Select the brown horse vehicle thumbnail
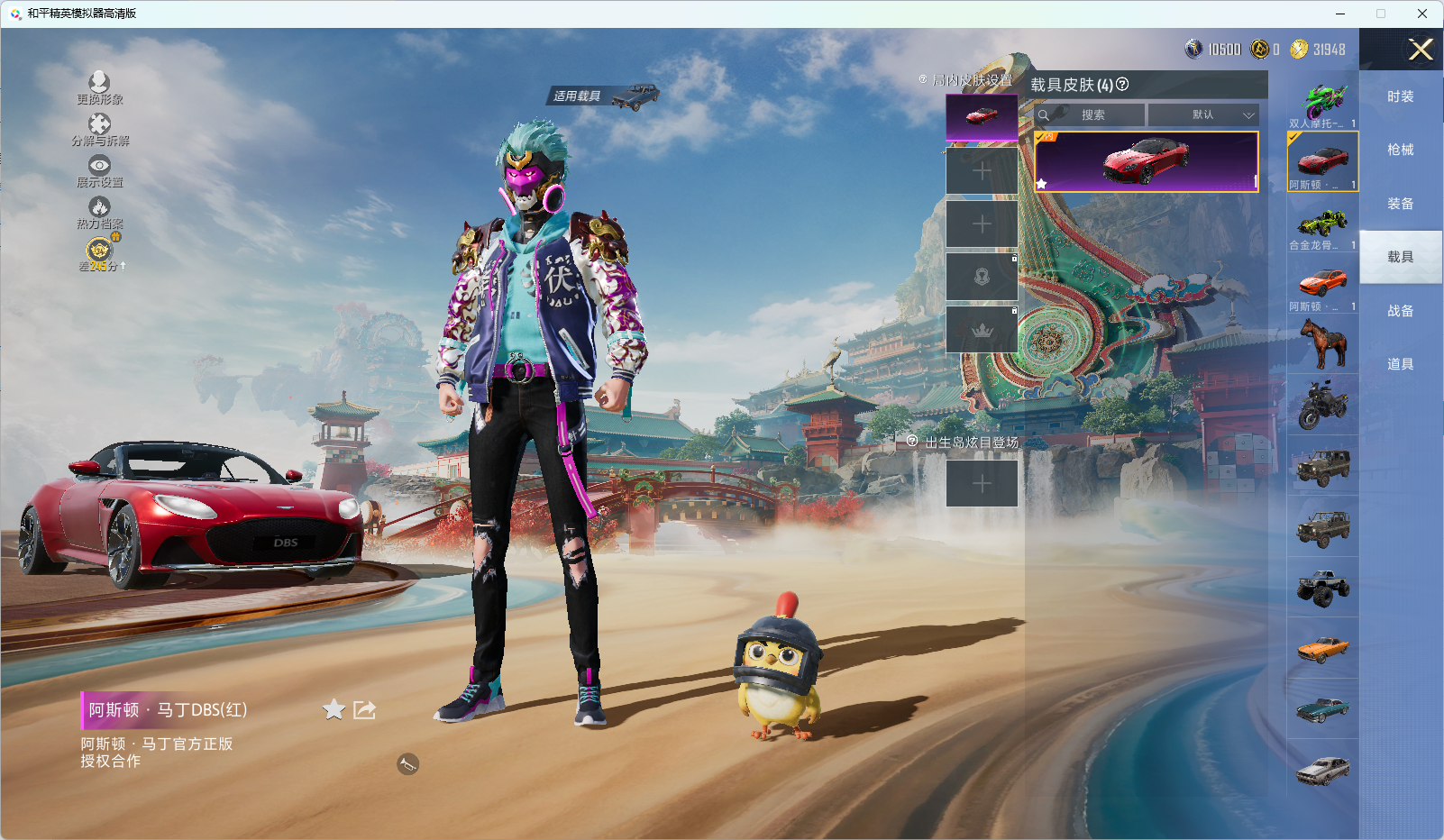The height and width of the screenshot is (840, 1444). (1322, 344)
